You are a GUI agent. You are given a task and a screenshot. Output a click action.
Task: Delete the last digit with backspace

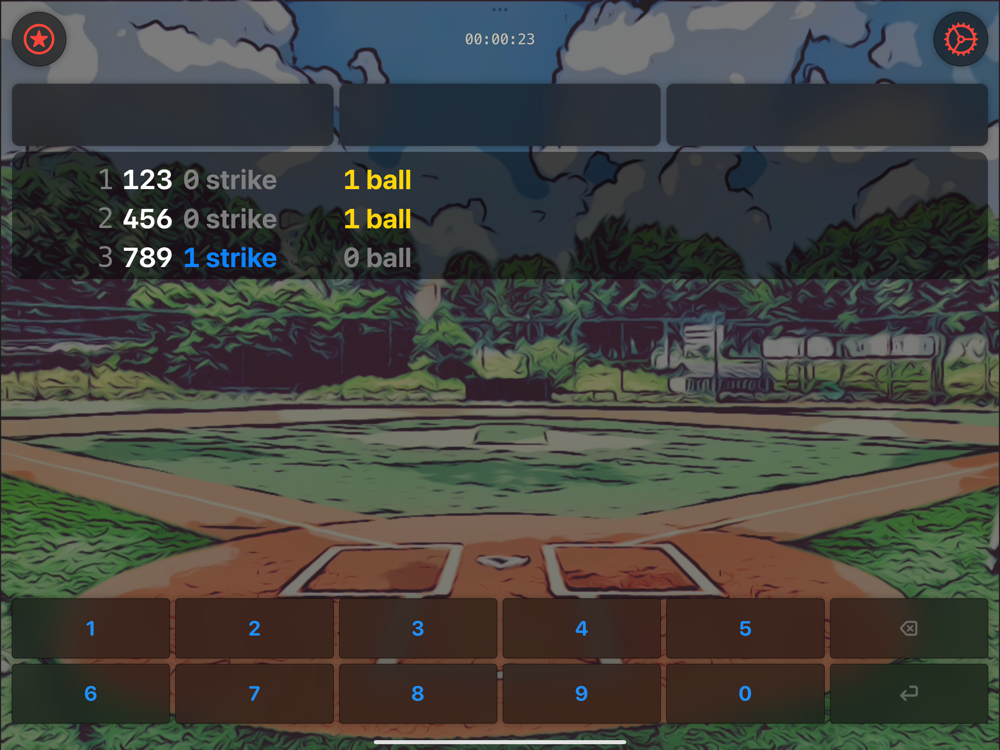[908, 629]
